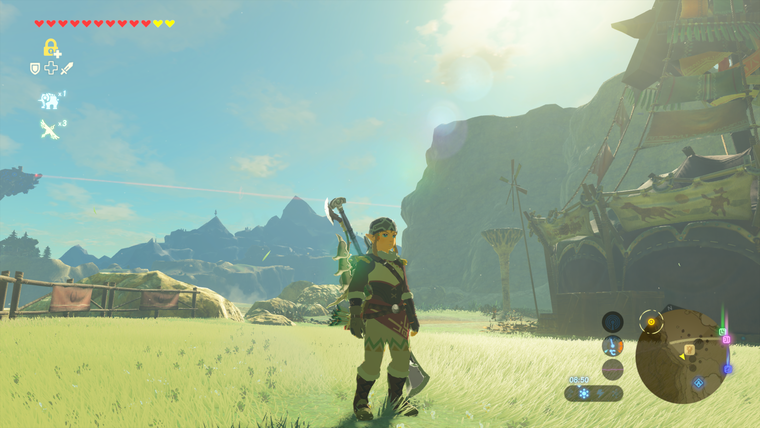Viewport: 760px width, 428px height.
Task: Click the treasure chest marker on minimap
Action: (690, 349)
